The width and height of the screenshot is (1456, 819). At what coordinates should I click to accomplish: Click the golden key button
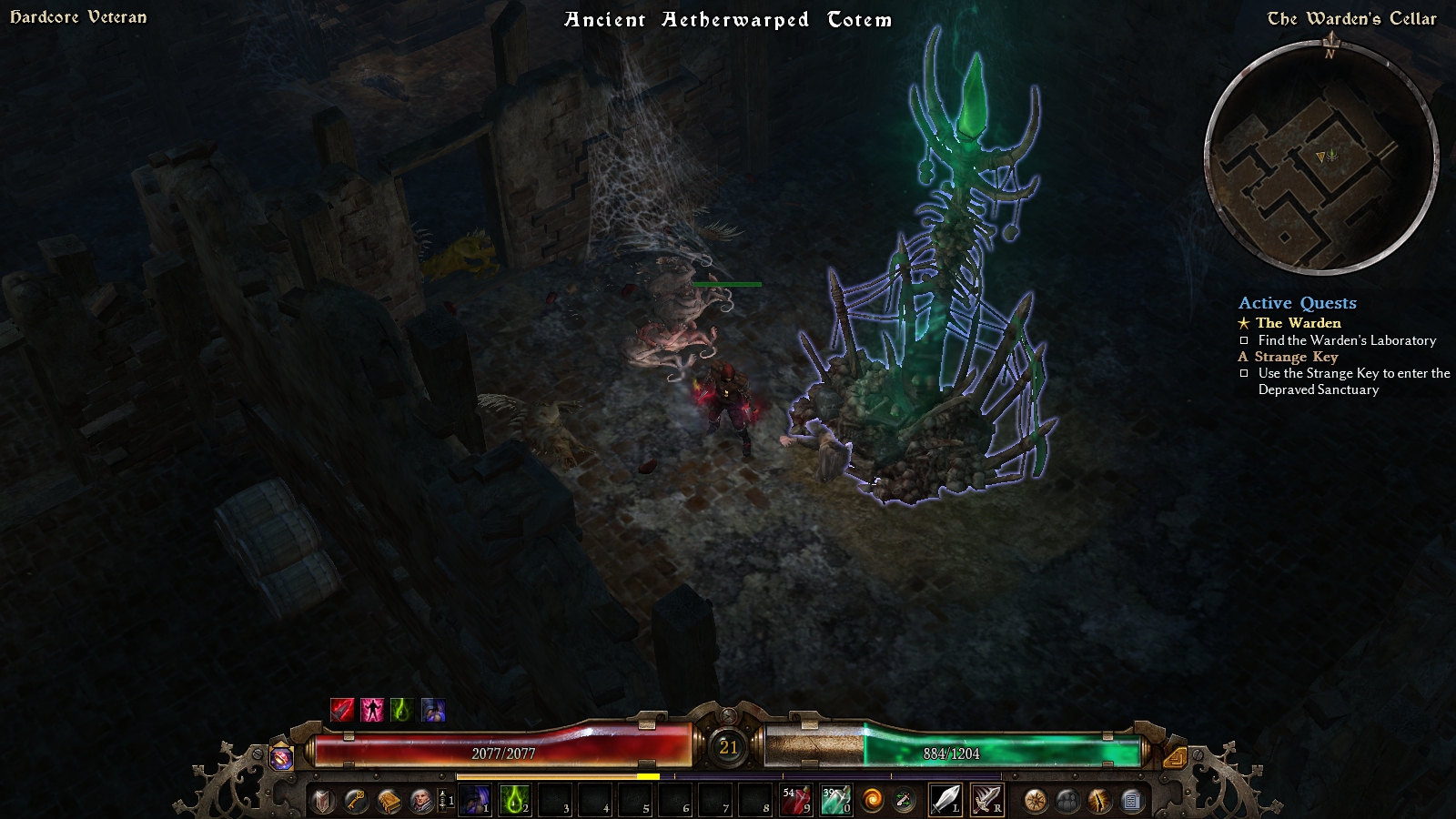(x=355, y=801)
